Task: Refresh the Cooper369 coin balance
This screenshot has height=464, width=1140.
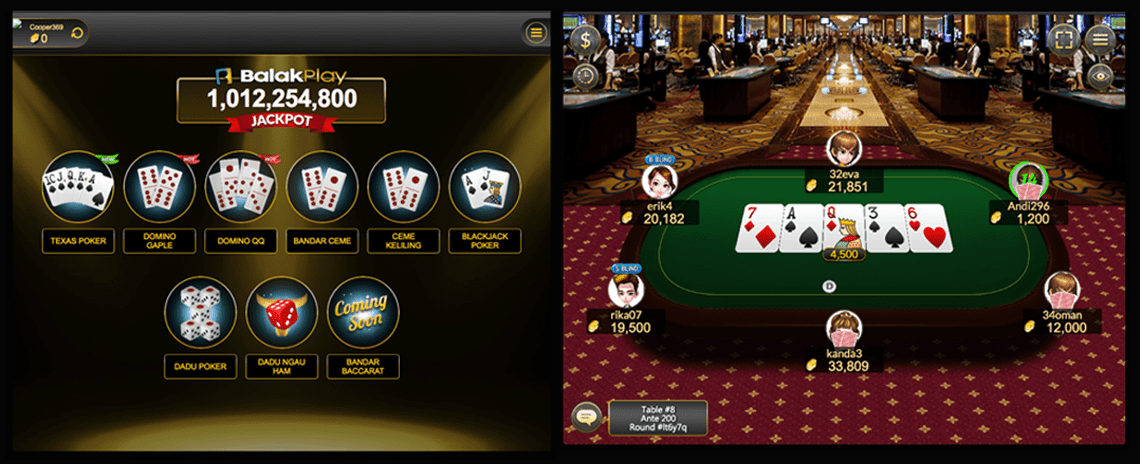Action: pos(75,33)
